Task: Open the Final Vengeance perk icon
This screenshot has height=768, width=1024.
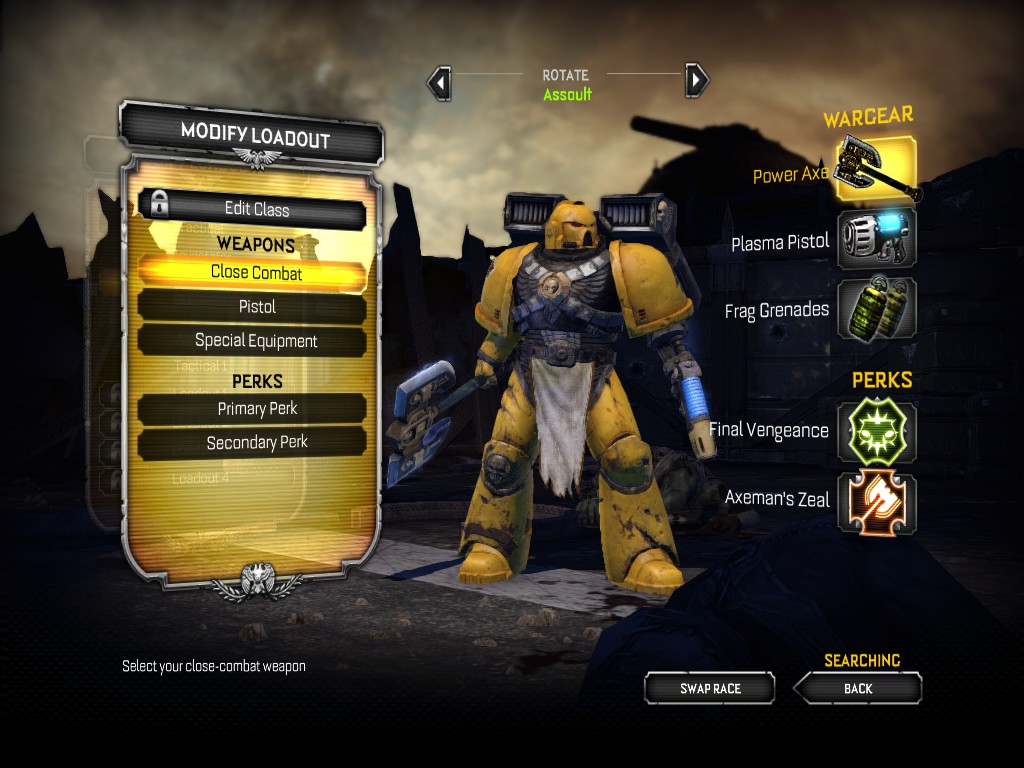Action: pyautogui.click(x=876, y=432)
